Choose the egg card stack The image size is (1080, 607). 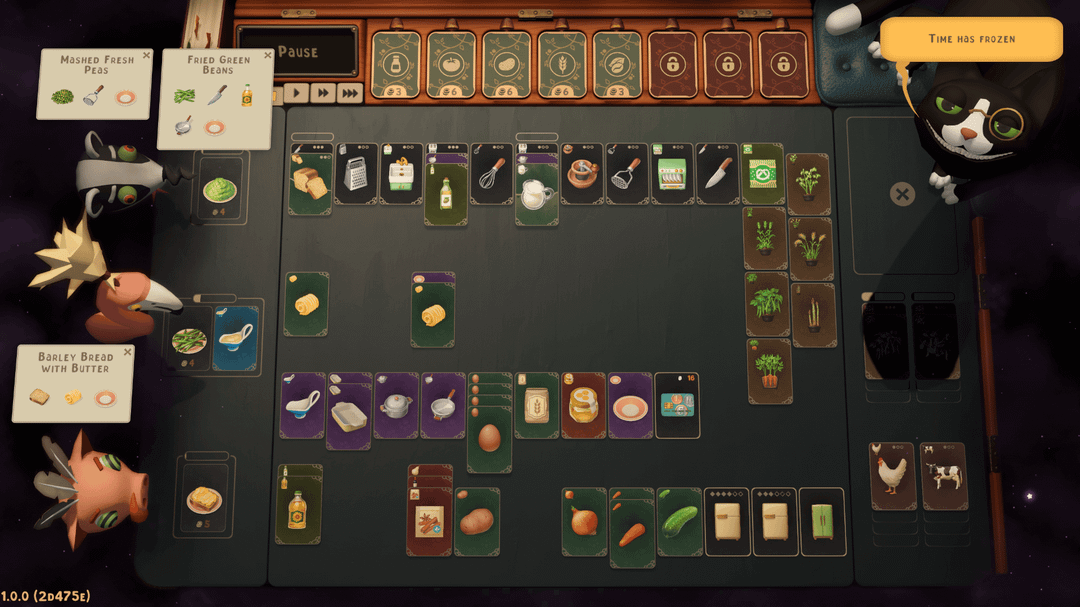pos(489,438)
